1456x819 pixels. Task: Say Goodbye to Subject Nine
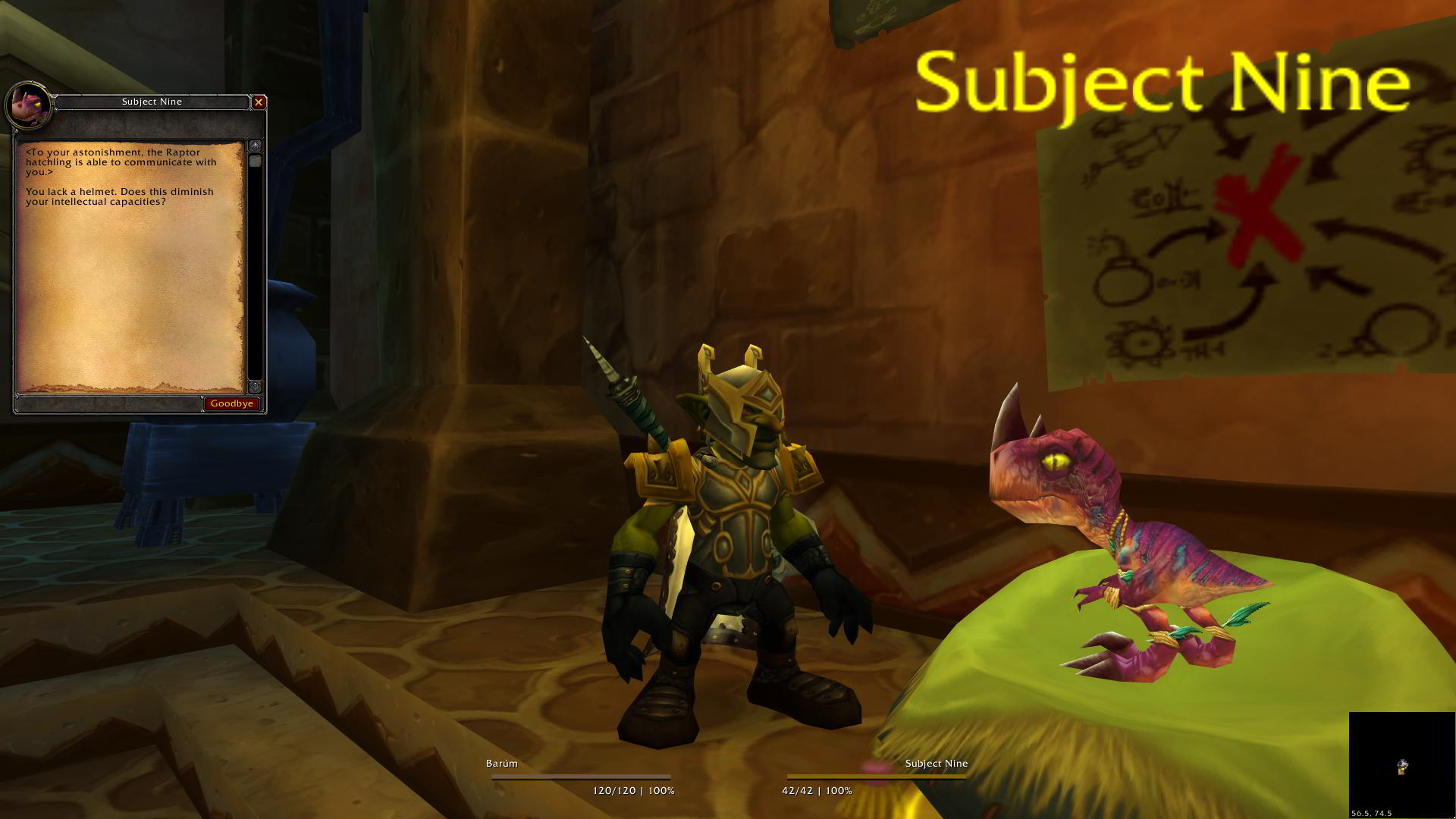(x=231, y=403)
